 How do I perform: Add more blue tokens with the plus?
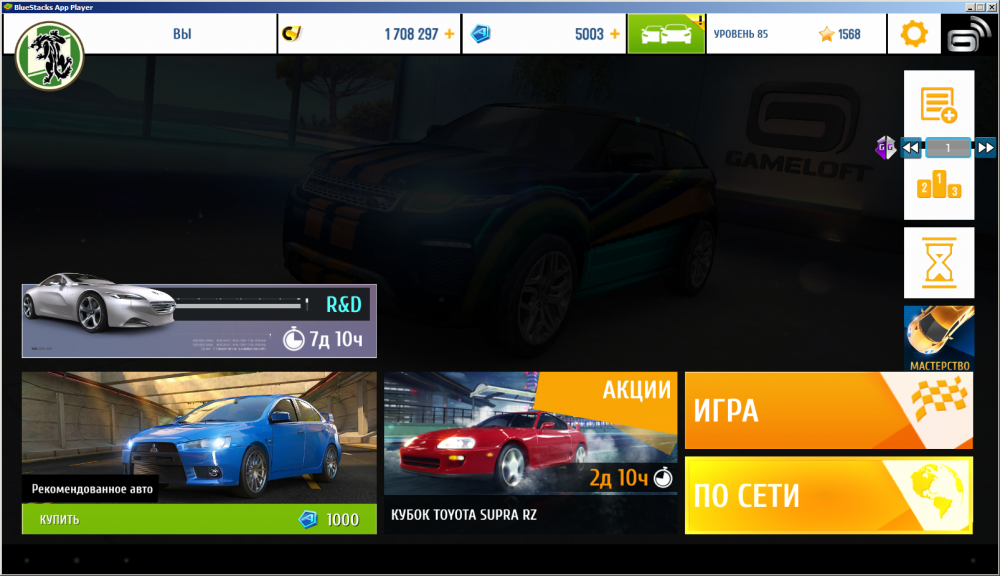(614, 34)
